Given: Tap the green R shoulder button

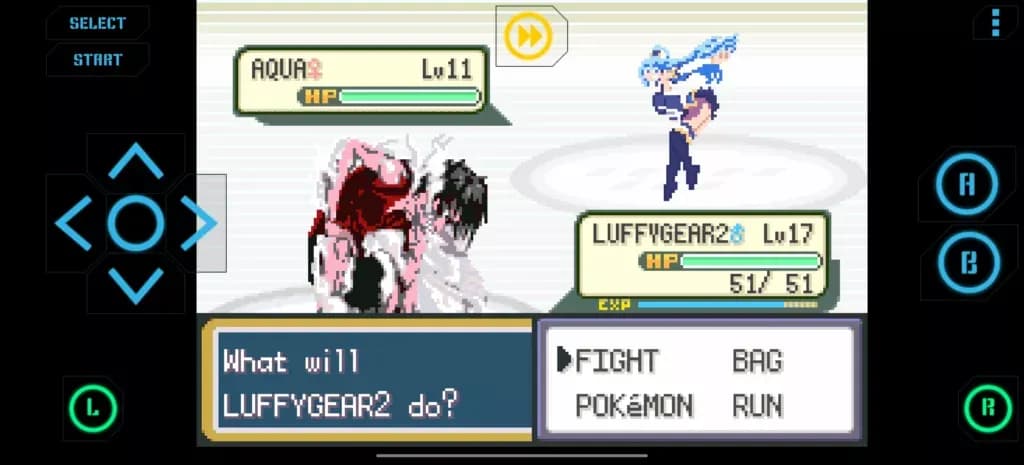Looking at the screenshot, I should click(x=988, y=408).
